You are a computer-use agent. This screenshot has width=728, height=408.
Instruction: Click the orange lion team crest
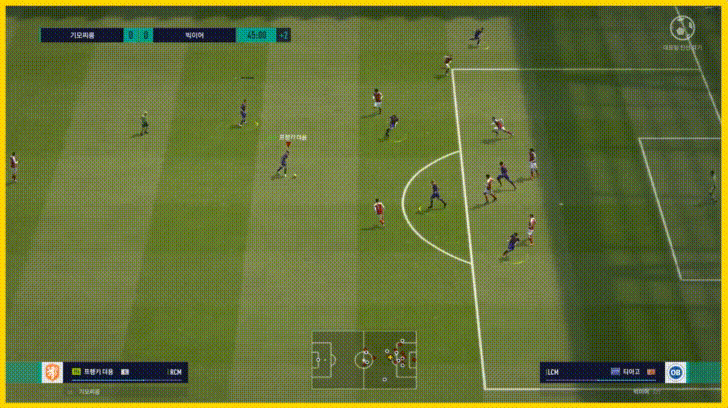tap(49, 372)
